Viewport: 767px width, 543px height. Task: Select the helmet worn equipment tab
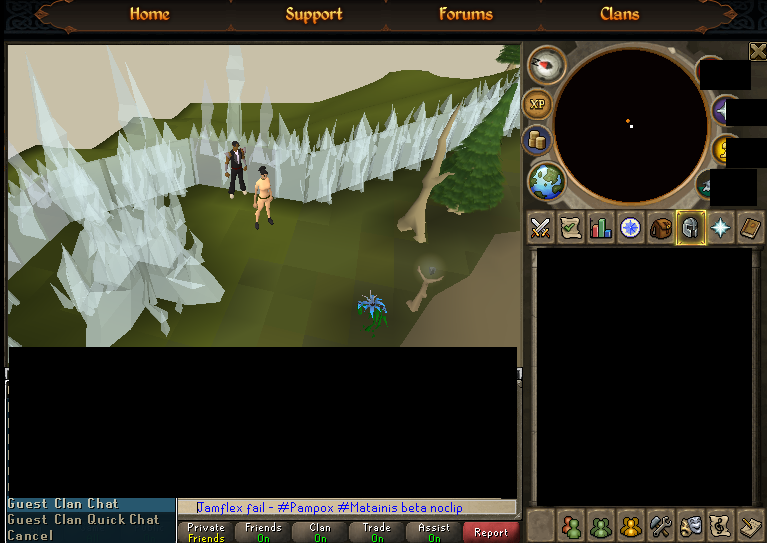pos(690,228)
